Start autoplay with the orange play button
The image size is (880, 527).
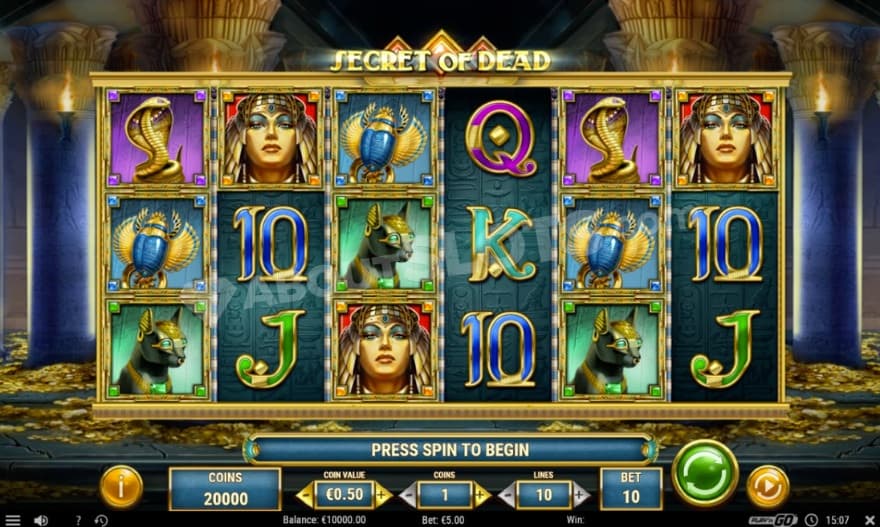768,486
